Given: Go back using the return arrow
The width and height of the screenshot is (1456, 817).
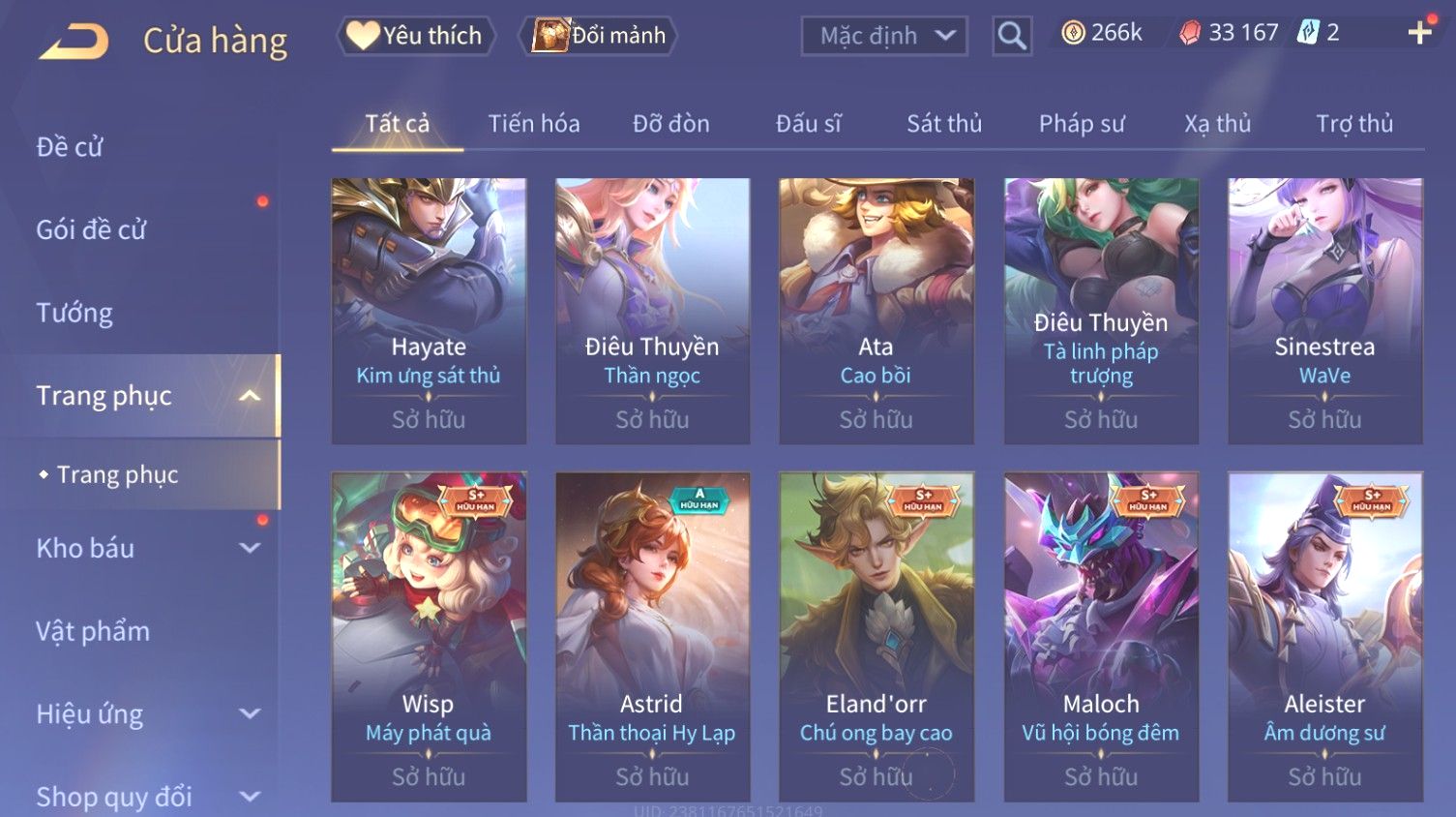Looking at the screenshot, I should click(x=74, y=41).
